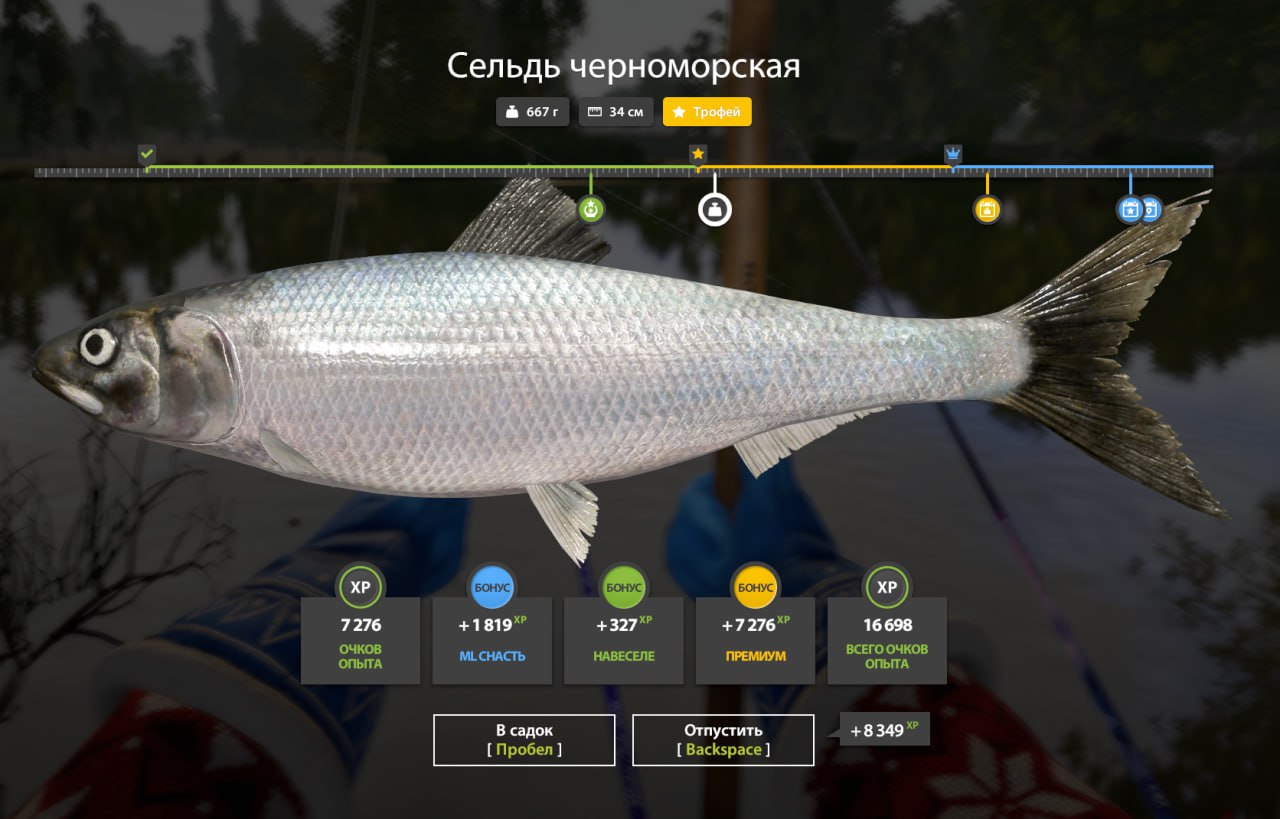Screen dimensions: 1280x819
Task: Click the blue БОНУС badge for ML Снасть
Action: pos(492,587)
